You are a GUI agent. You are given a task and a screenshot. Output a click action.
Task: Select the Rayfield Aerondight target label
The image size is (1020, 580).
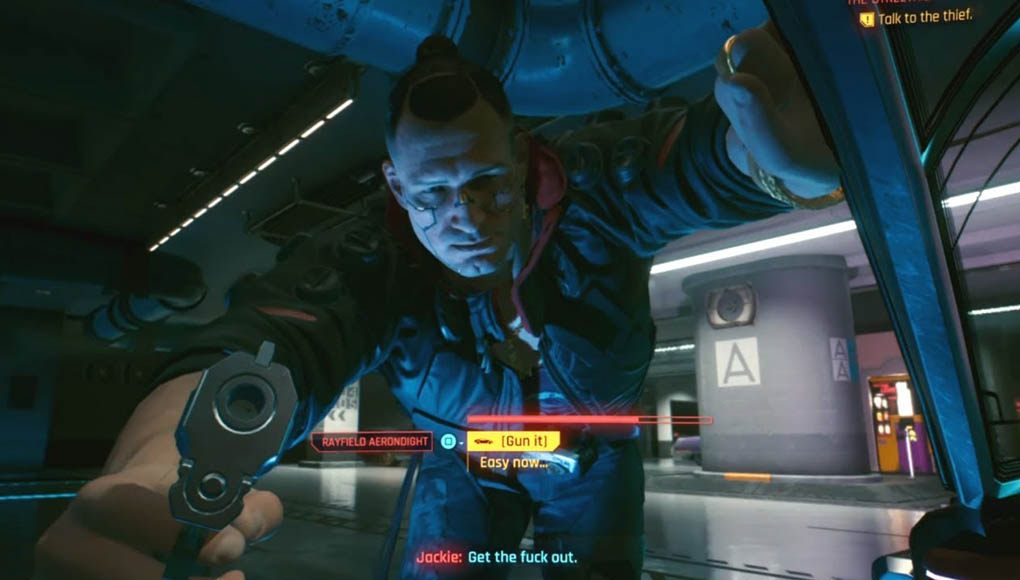(x=372, y=441)
